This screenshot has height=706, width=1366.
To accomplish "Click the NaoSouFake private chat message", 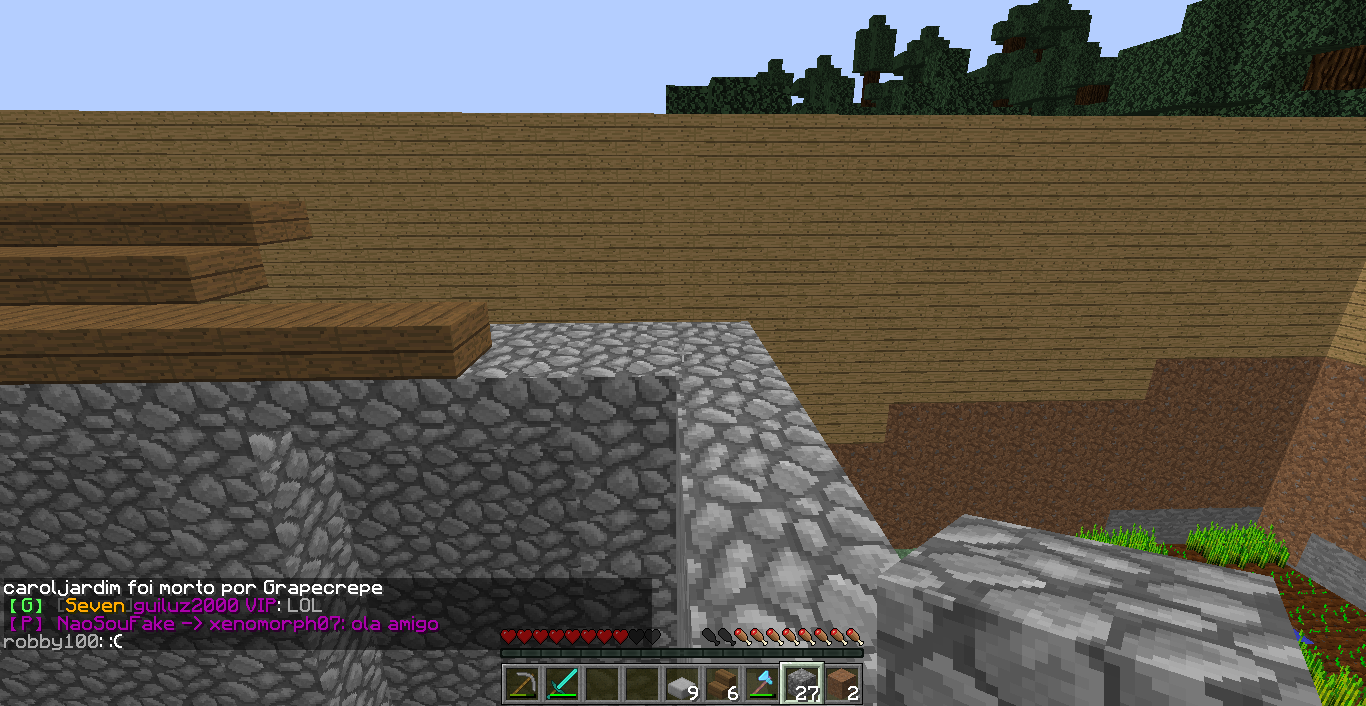I will [x=223, y=624].
